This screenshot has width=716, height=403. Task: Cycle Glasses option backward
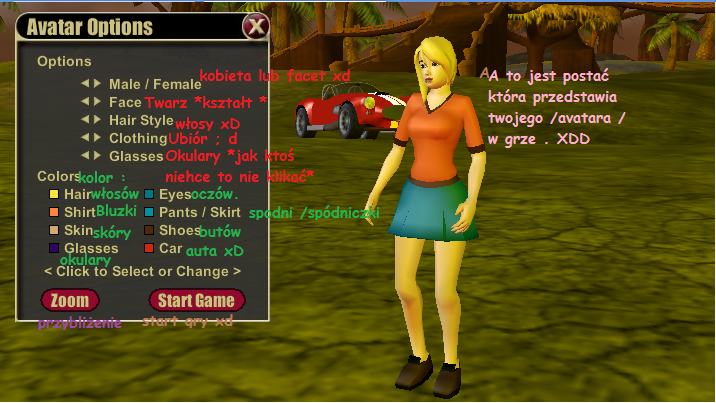[x=85, y=156]
